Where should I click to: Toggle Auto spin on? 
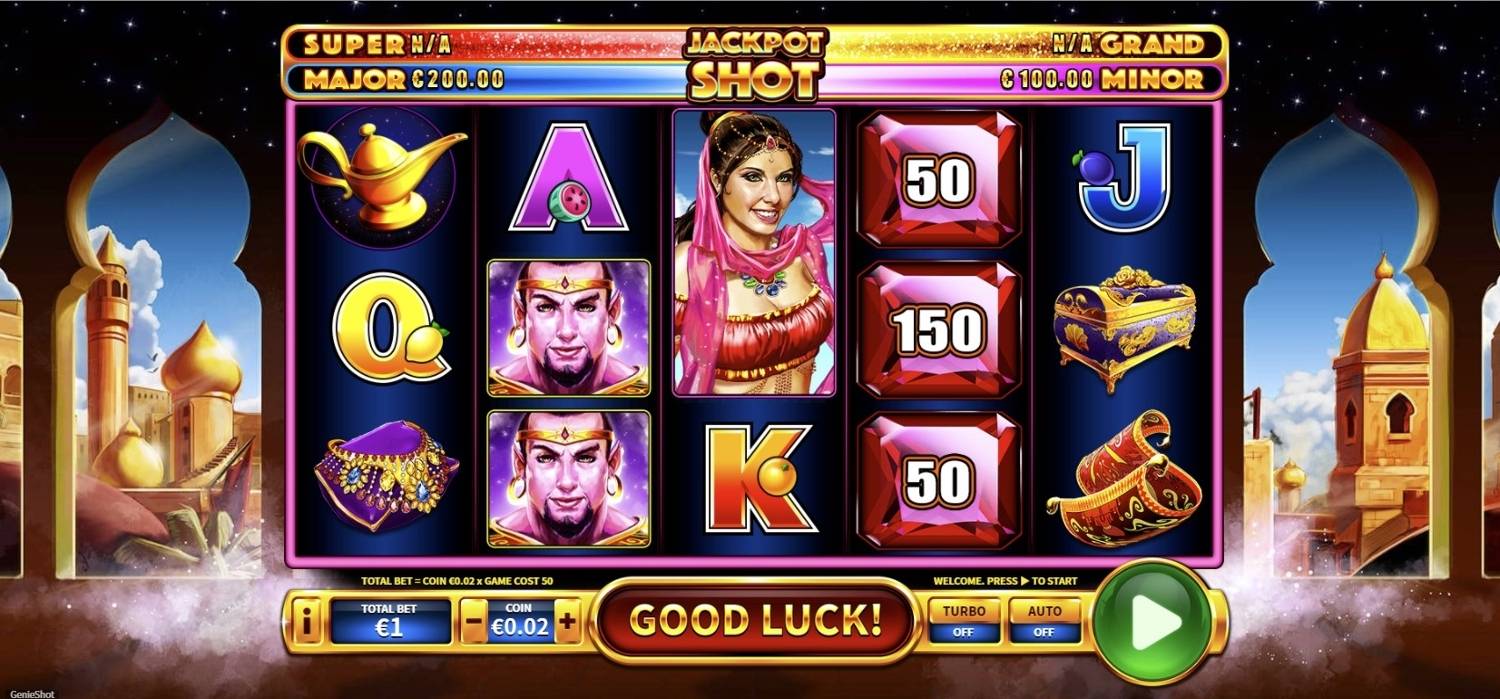(1044, 621)
